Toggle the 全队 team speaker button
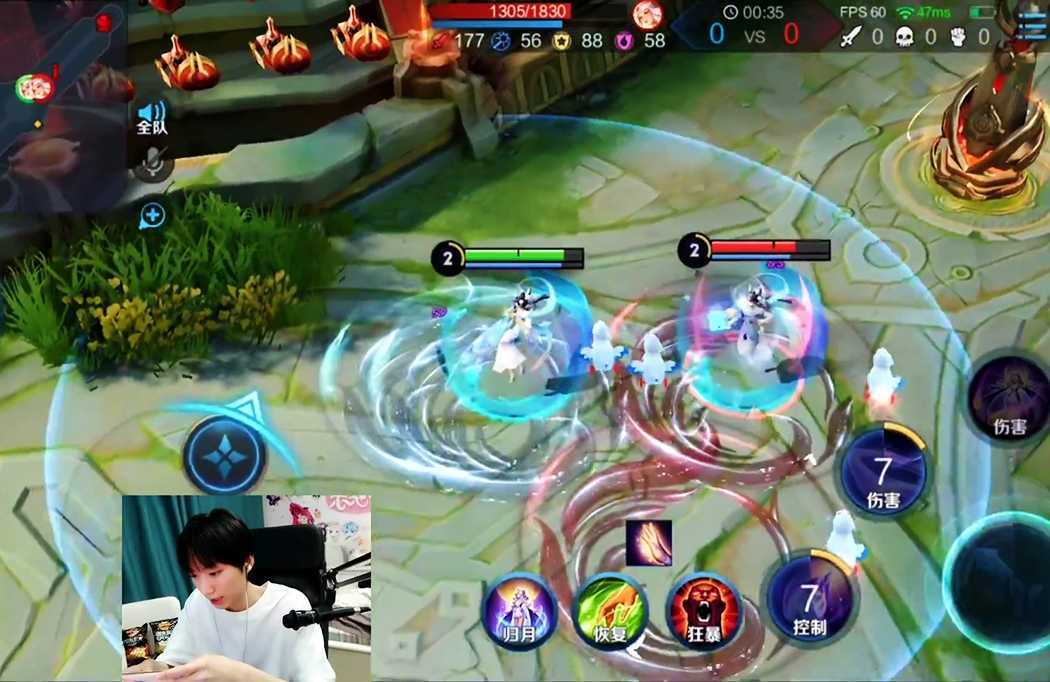Viewport: 1050px width, 682px height. point(152,117)
